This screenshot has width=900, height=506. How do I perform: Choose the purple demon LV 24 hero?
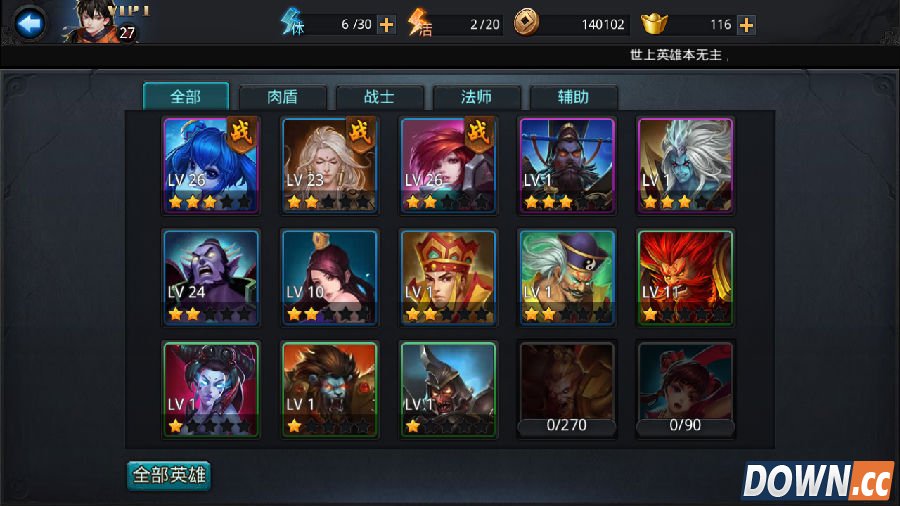coord(211,277)
